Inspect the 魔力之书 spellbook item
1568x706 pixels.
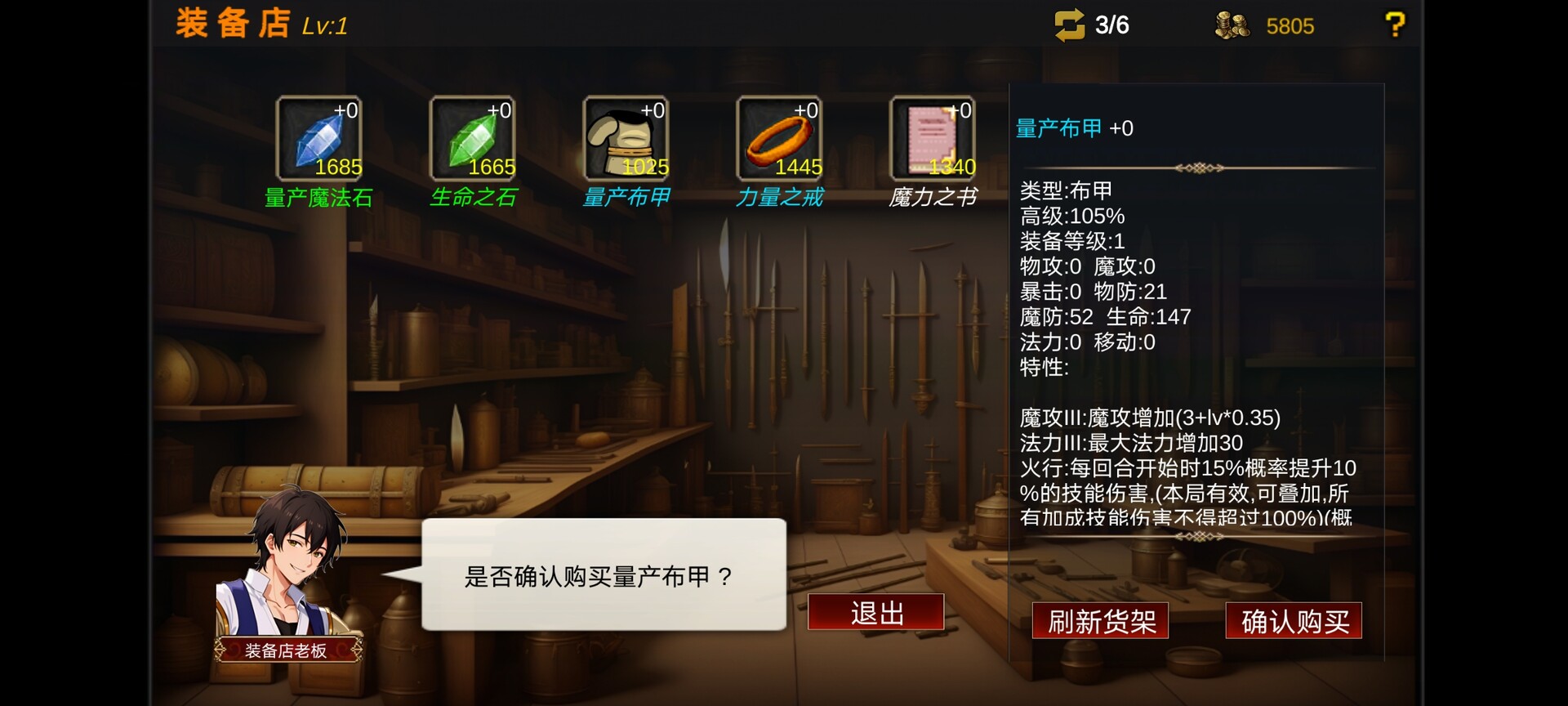pyautogui.click(x=933, y=139)
